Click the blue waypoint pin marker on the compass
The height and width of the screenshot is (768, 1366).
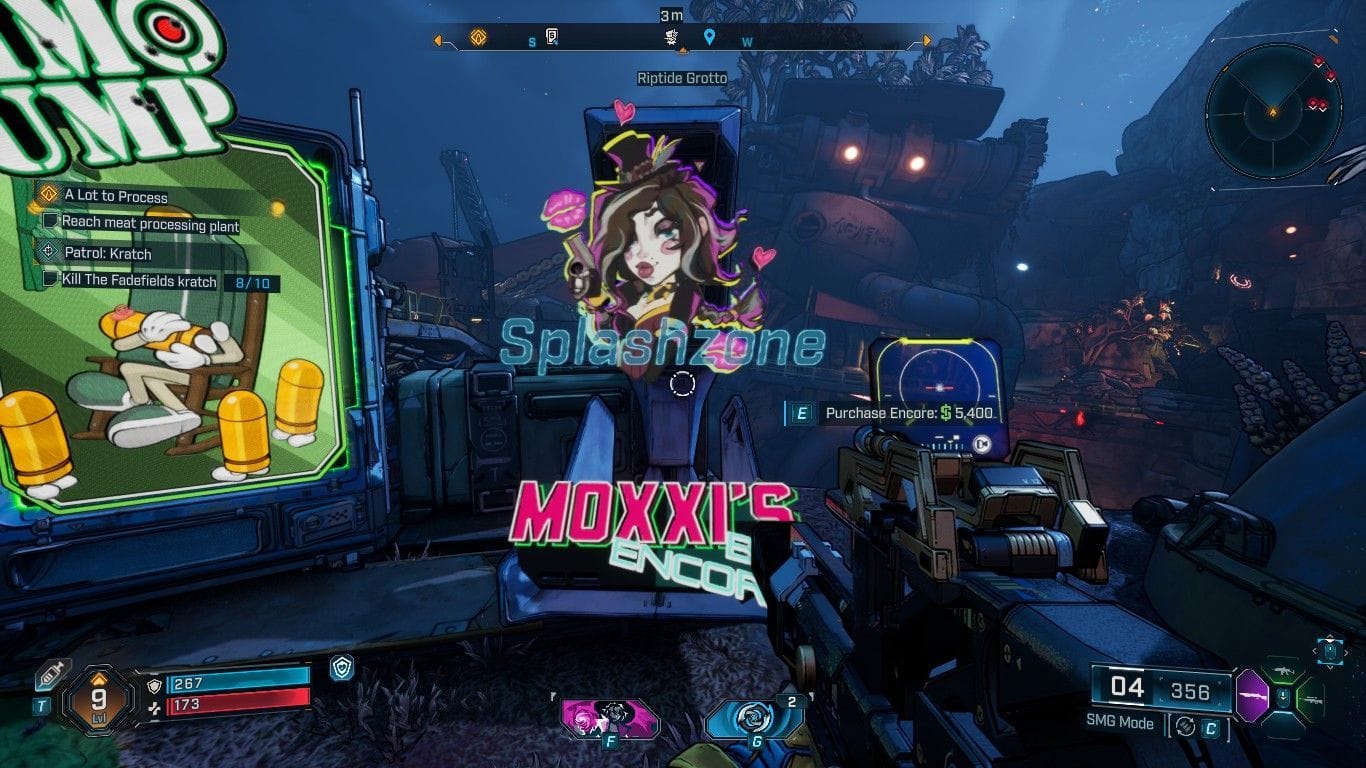pyautogui.click(x=711, y=37)
